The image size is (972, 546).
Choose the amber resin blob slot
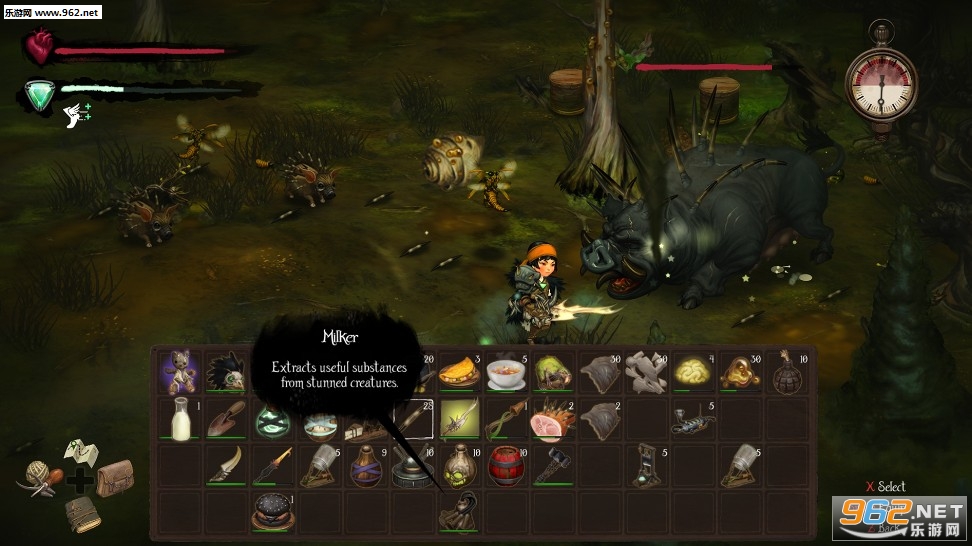coord(740,372)
